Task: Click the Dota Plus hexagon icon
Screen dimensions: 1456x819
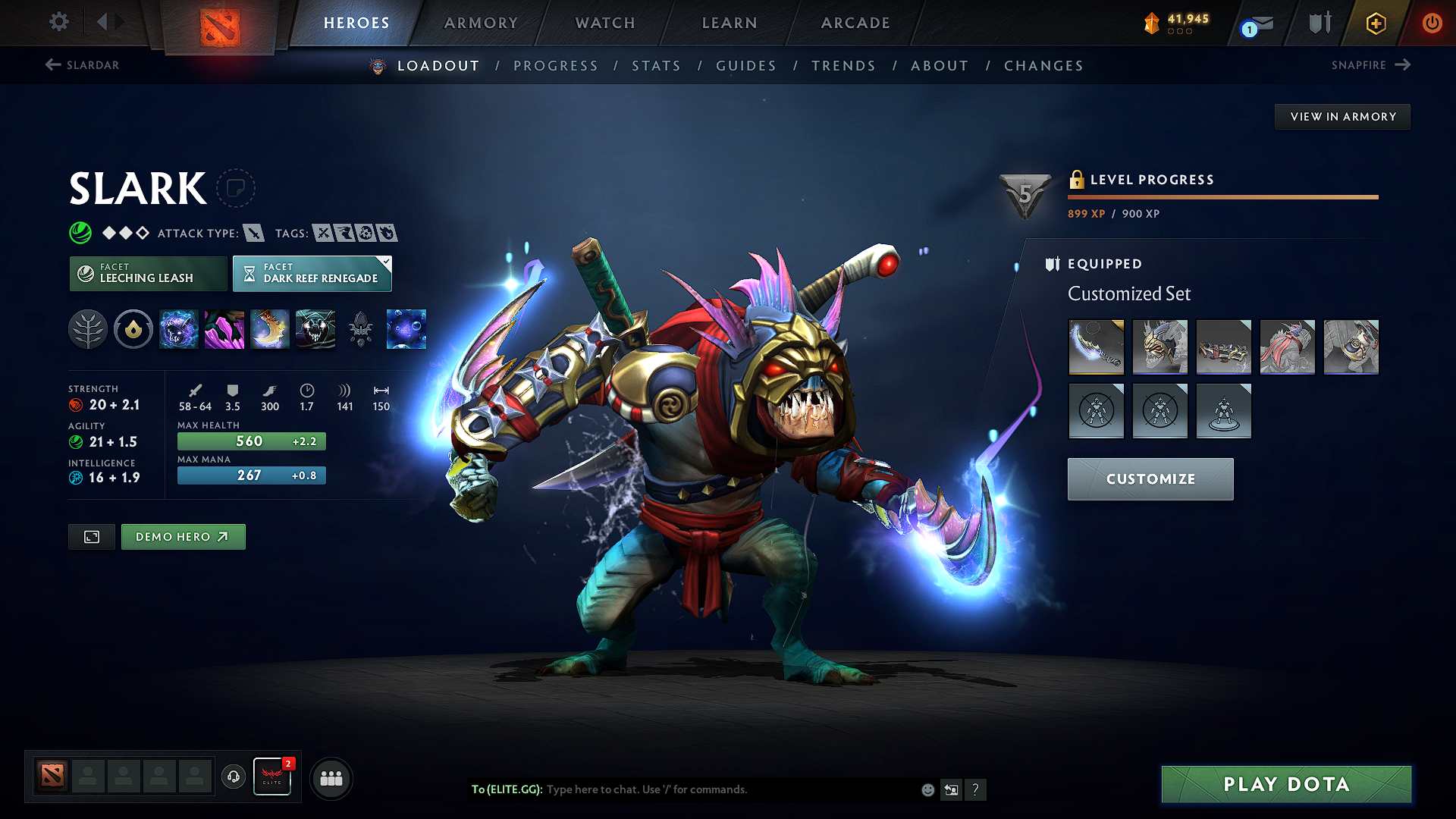Action: pyautogui.click(x=1375, y=23)
